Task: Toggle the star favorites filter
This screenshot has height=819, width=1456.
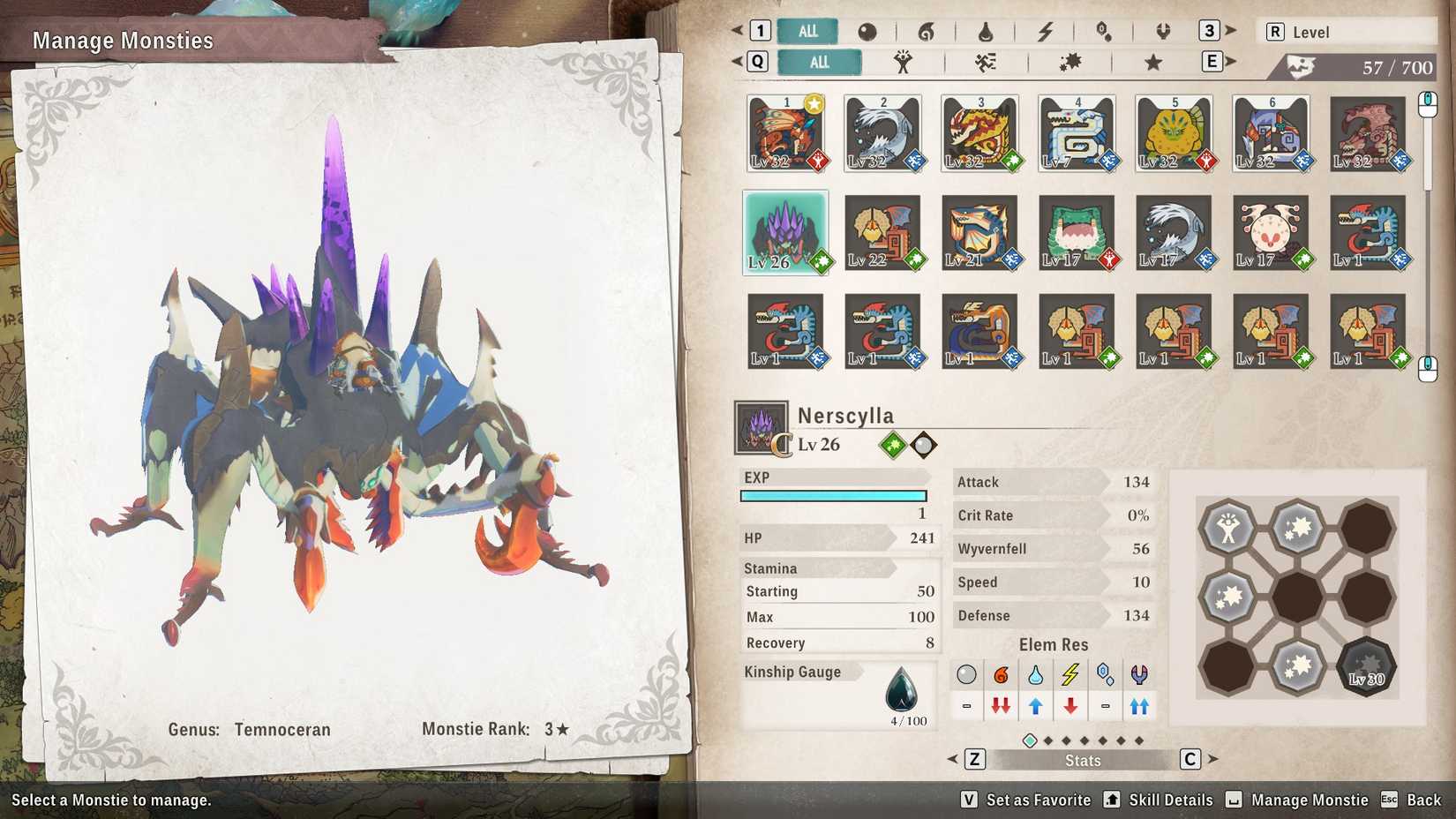Action: (x=1152, y=62)
